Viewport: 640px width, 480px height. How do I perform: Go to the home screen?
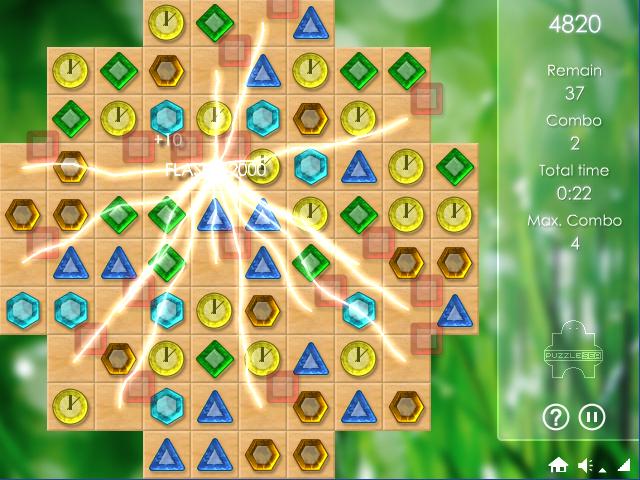(558, 465)
